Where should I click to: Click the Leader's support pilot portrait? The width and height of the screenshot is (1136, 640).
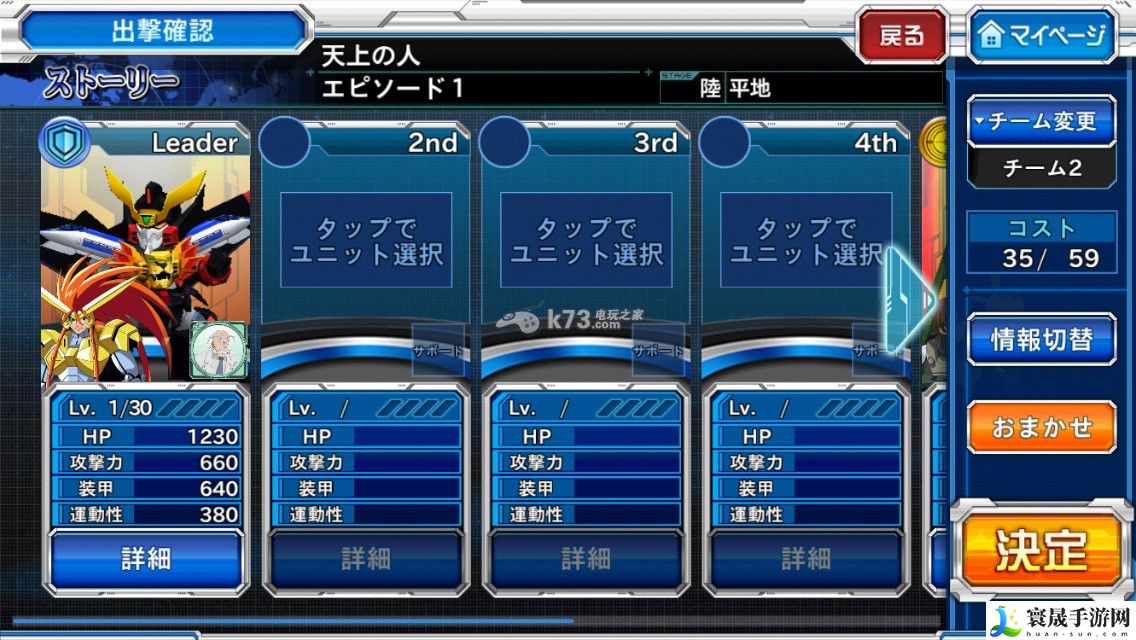(x=217, y=351)
